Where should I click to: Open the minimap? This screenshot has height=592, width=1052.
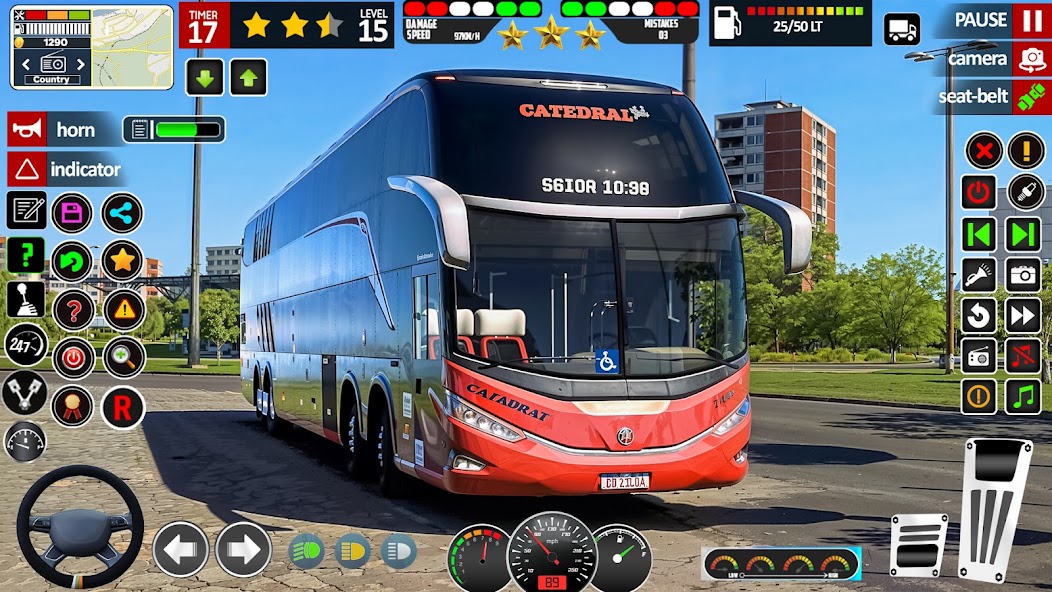pyautogui.click(x=91, y=46)
